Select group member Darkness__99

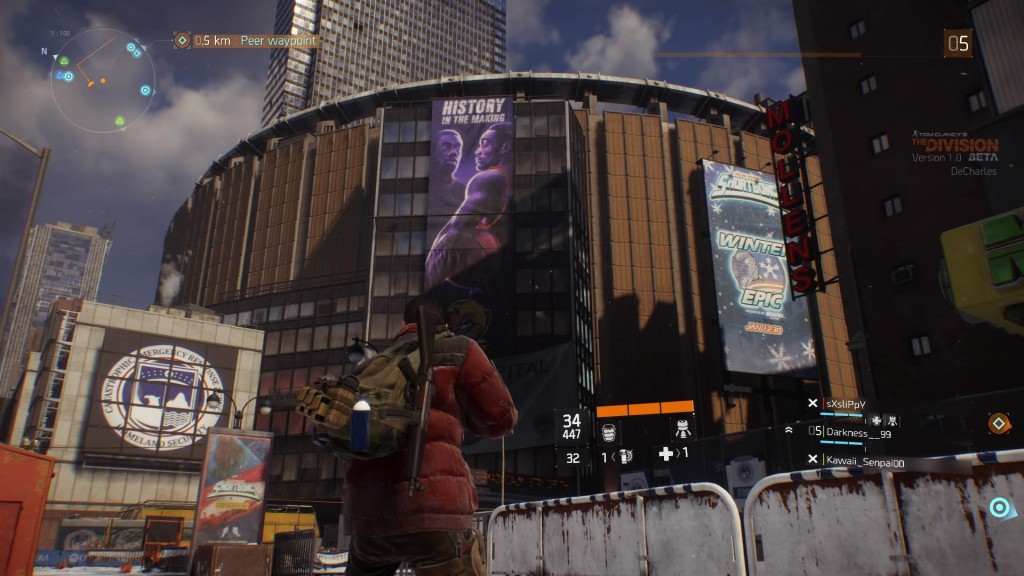(858, 433)
